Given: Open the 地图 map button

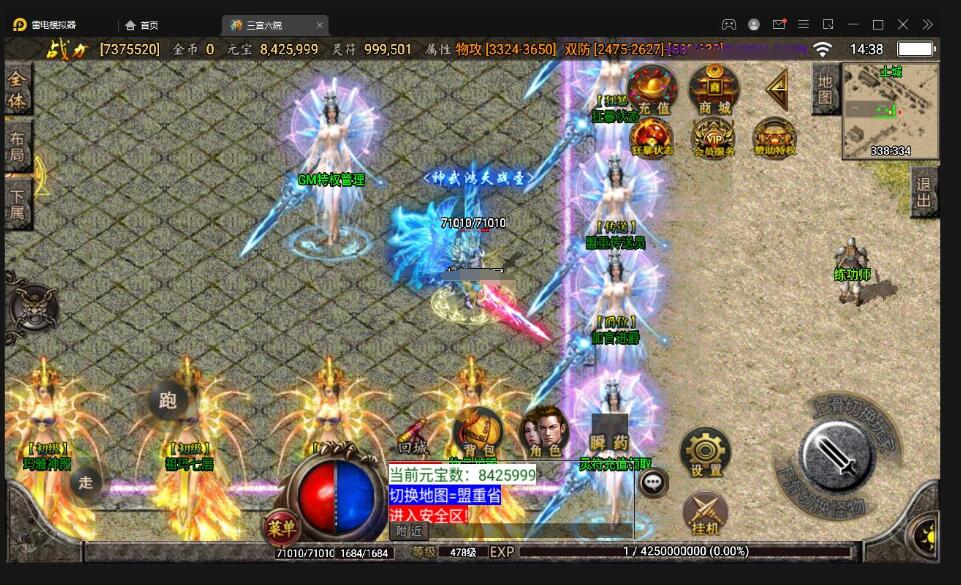Looking at the screenshot, I should [x=825, y=89].
